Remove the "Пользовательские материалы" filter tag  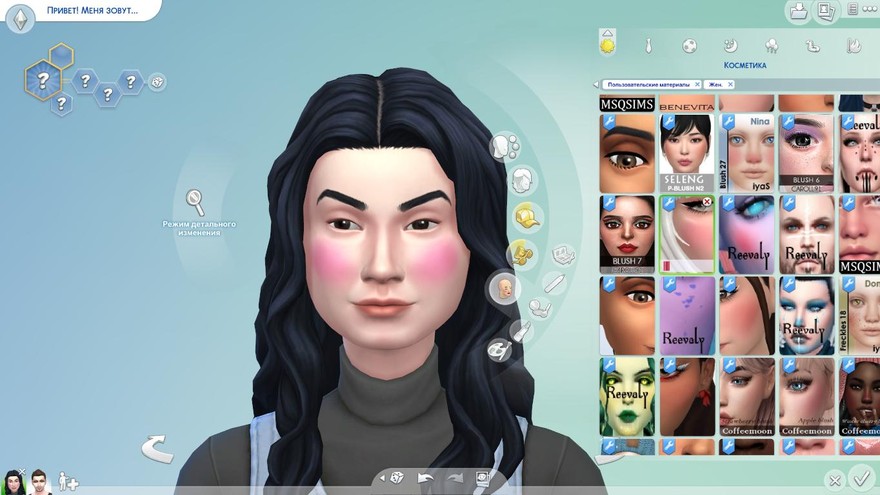pos(697,85)
